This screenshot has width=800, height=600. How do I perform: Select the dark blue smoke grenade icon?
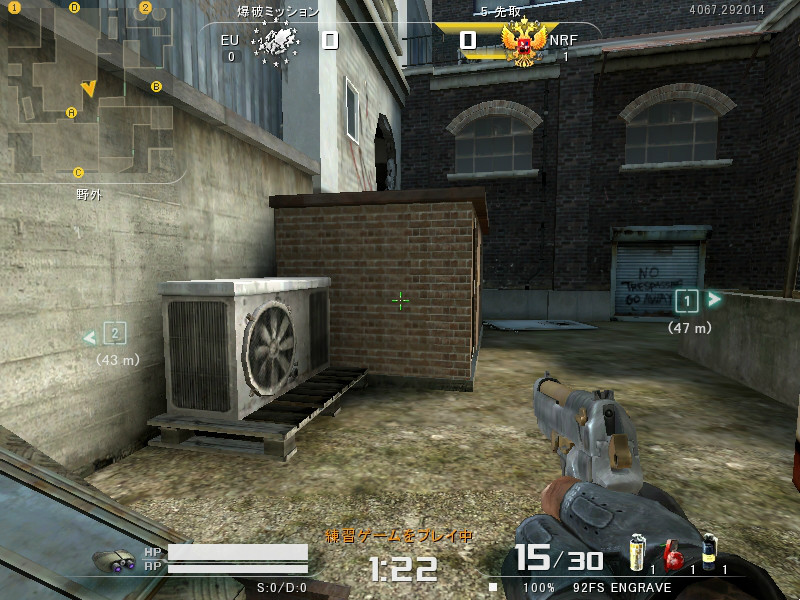click(x=709, y=551)
